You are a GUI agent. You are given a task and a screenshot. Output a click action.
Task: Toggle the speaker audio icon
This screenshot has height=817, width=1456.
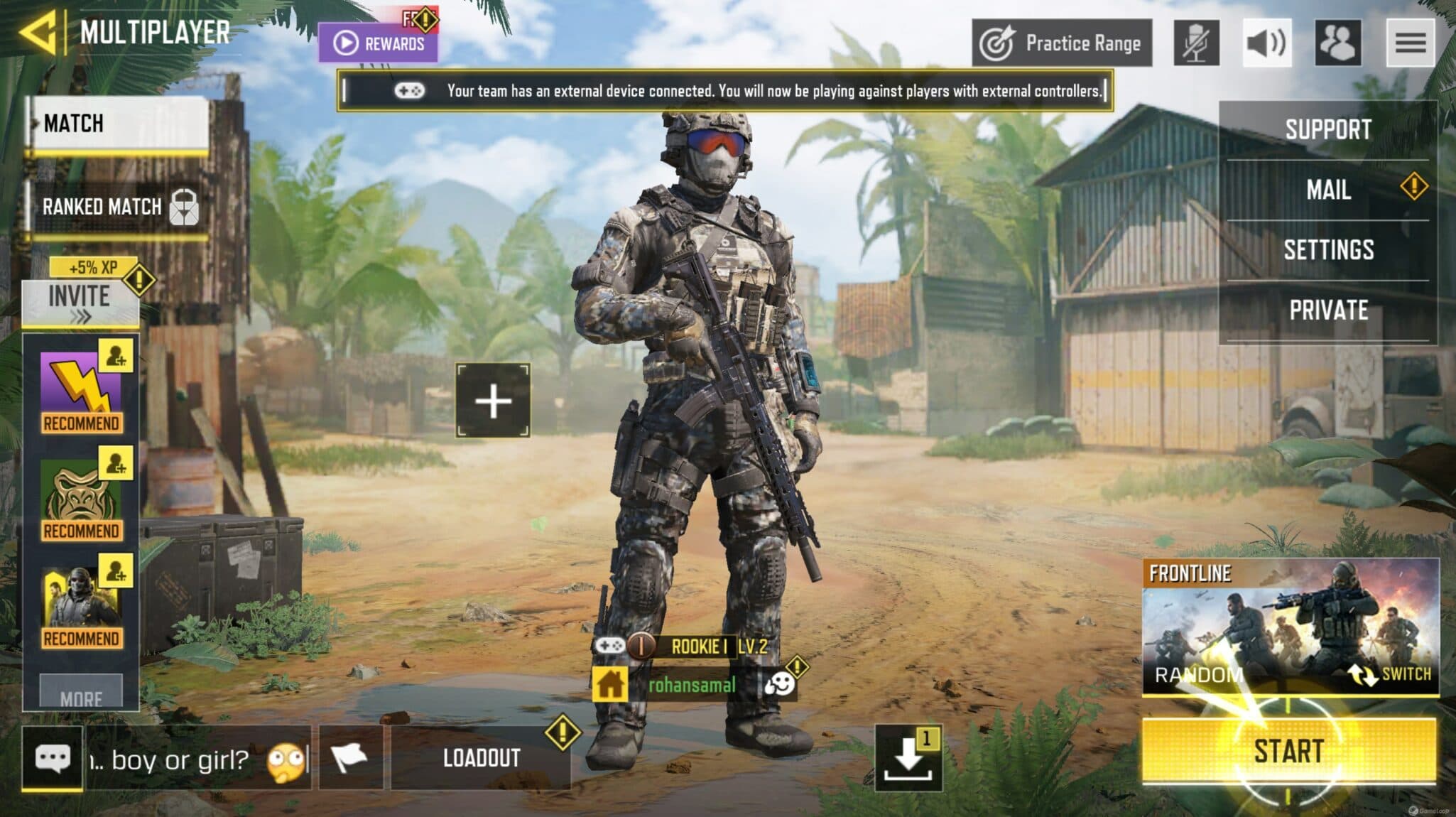(x=1267, y=44)
